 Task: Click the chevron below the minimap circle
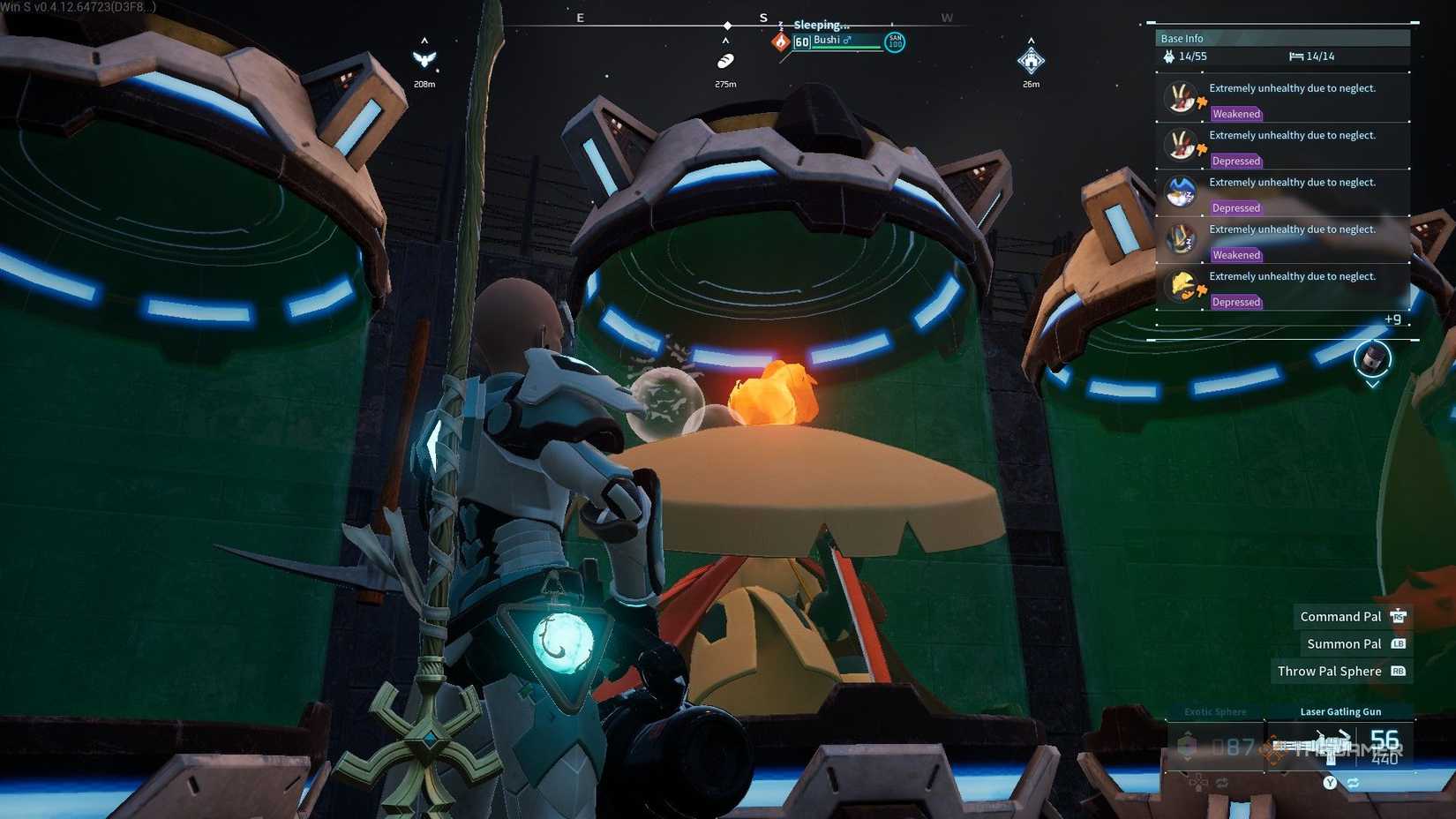click(1373, 385)
